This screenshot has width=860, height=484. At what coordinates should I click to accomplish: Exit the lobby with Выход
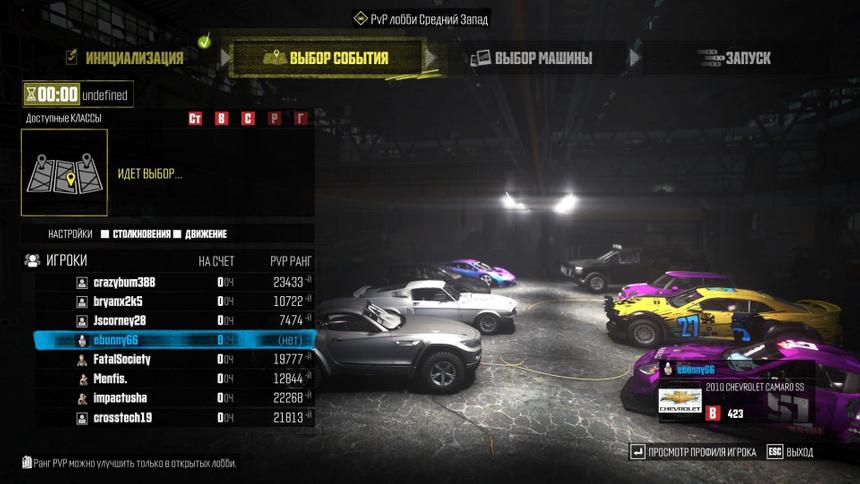pos(790,452)
